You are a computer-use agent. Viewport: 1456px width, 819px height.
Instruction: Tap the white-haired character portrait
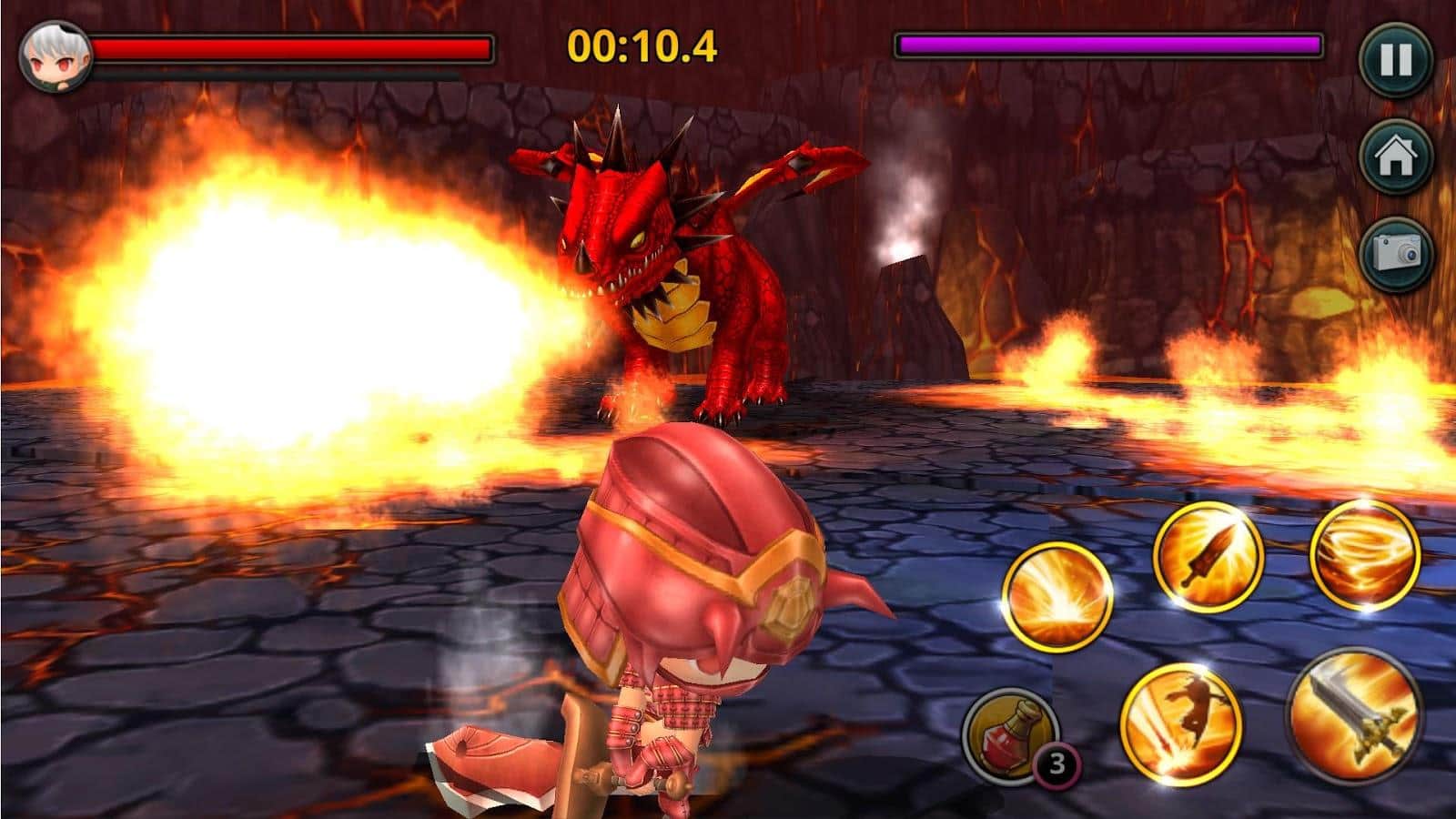pos(56,56)
